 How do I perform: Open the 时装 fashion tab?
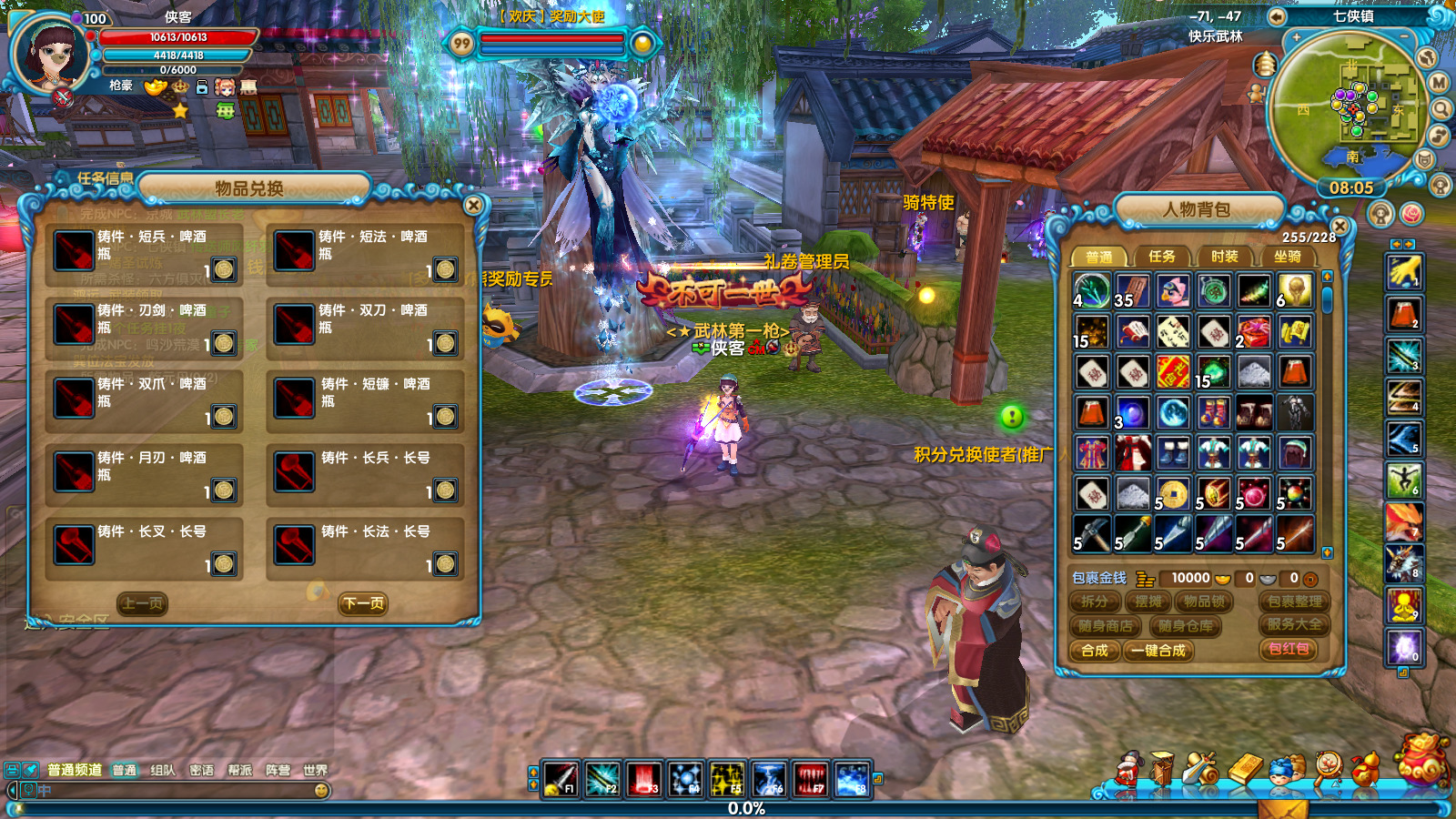pos(1224,257)
